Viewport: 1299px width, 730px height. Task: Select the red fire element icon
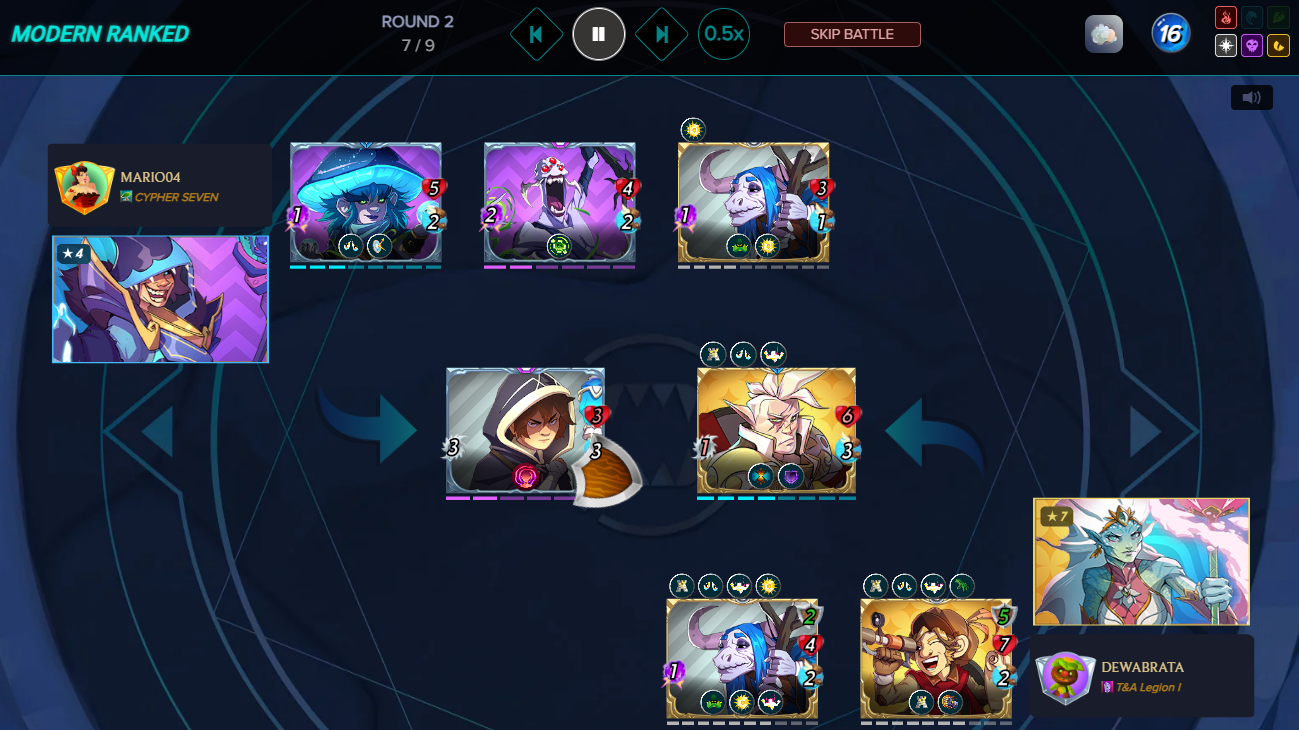pos(1225,18)
